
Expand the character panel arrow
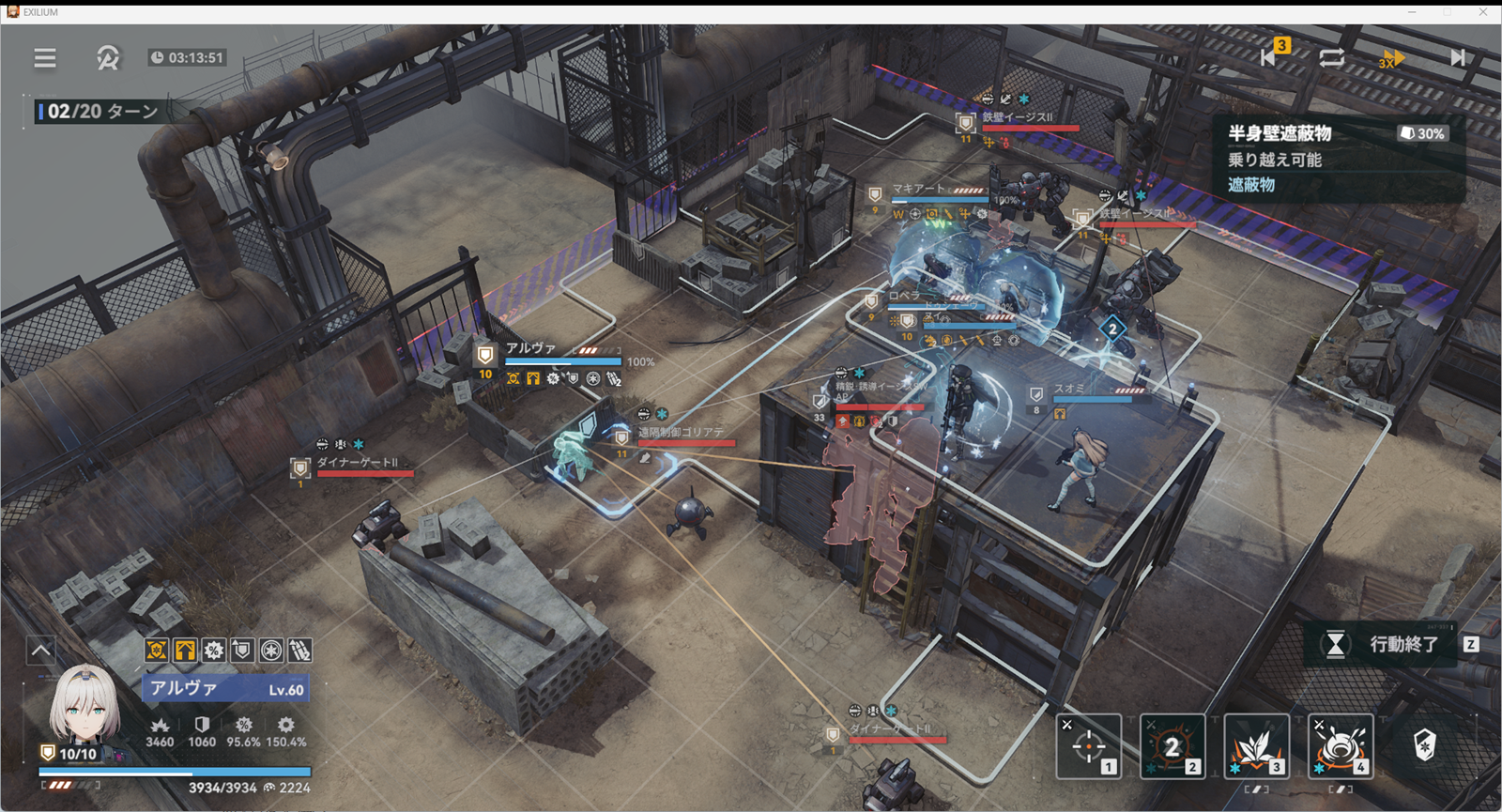(41, 650)
